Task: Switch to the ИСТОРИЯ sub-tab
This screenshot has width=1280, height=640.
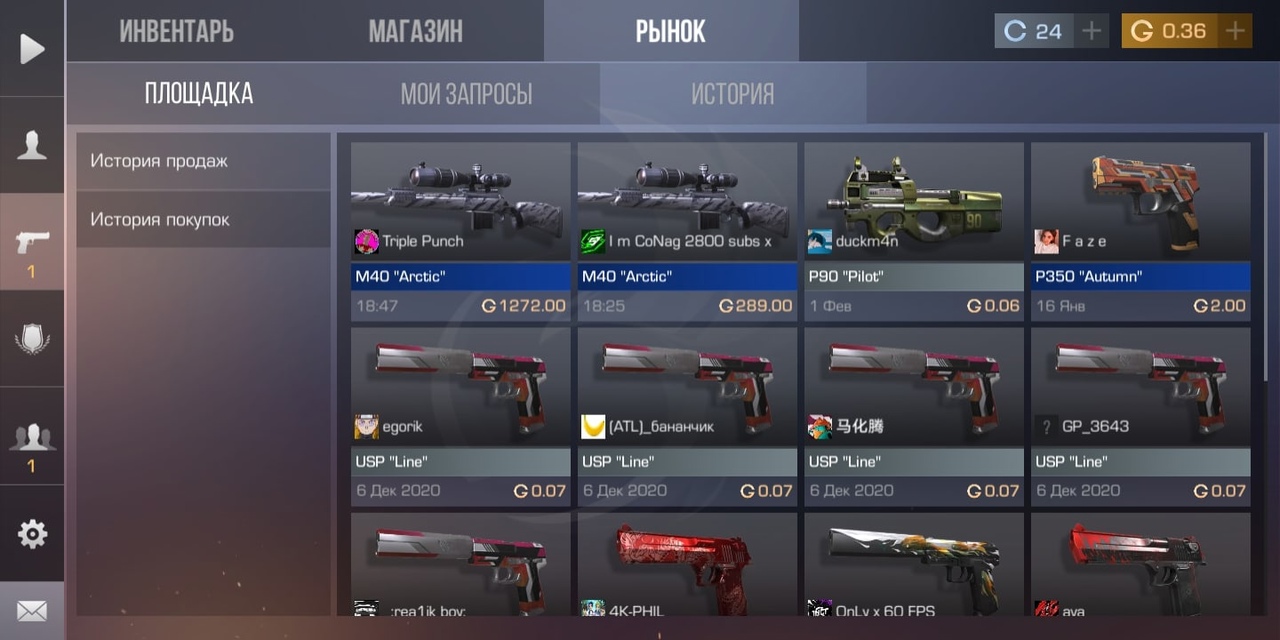Action: (x=732, y=94)
